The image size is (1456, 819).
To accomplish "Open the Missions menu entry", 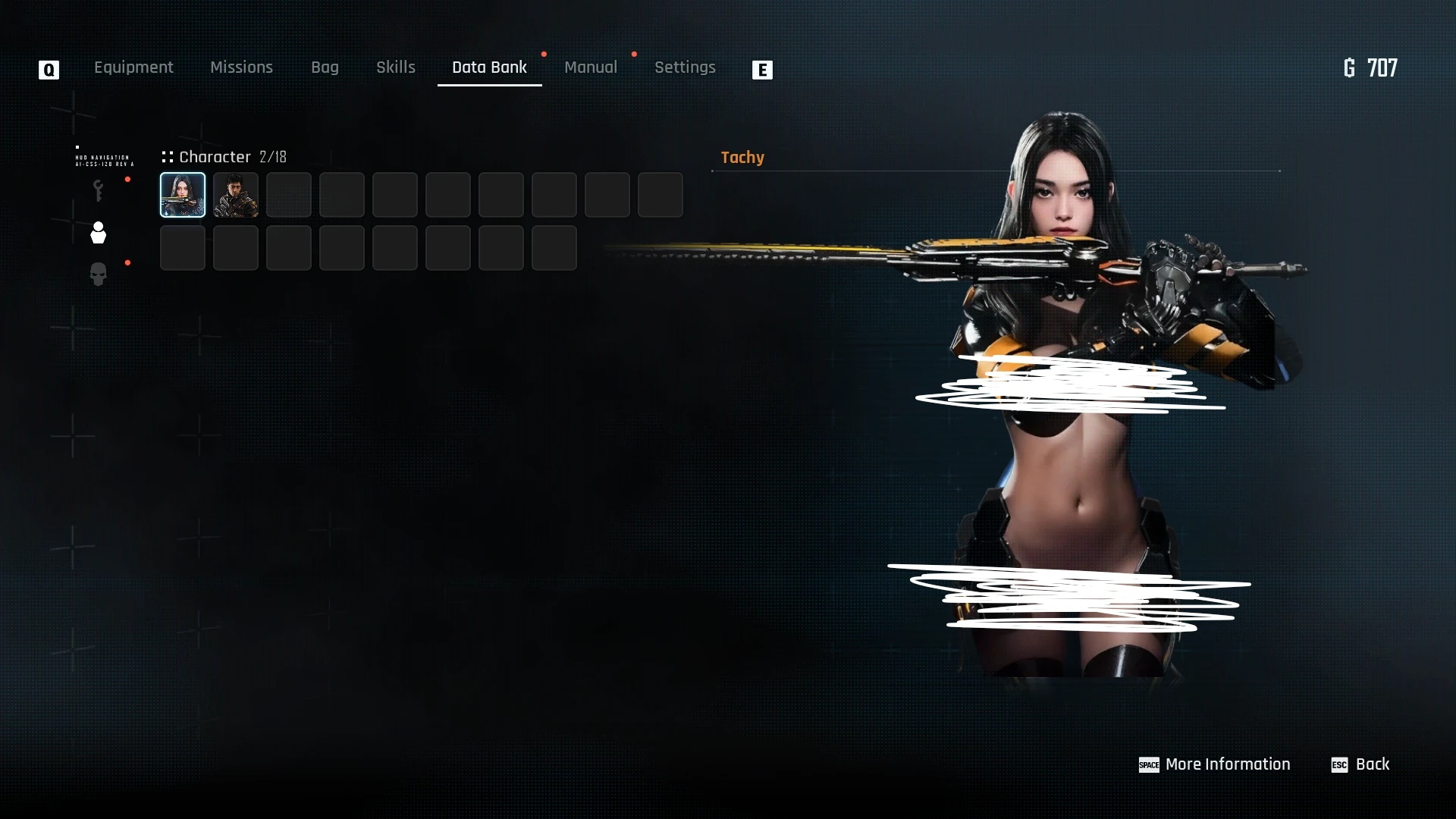I will tap(241, 67).
